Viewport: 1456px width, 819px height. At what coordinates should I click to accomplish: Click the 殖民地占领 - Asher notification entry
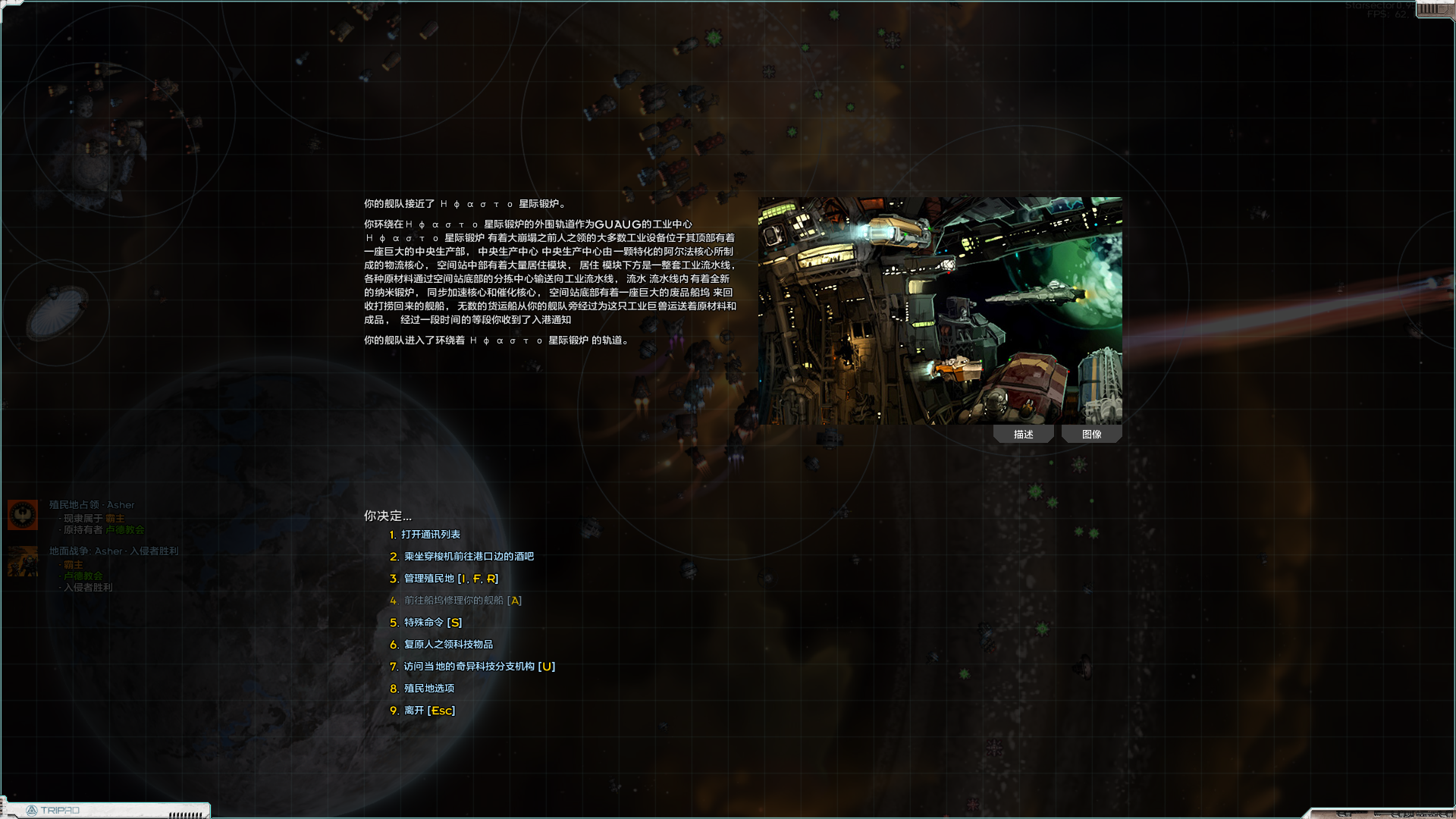[x=91, y=504]
